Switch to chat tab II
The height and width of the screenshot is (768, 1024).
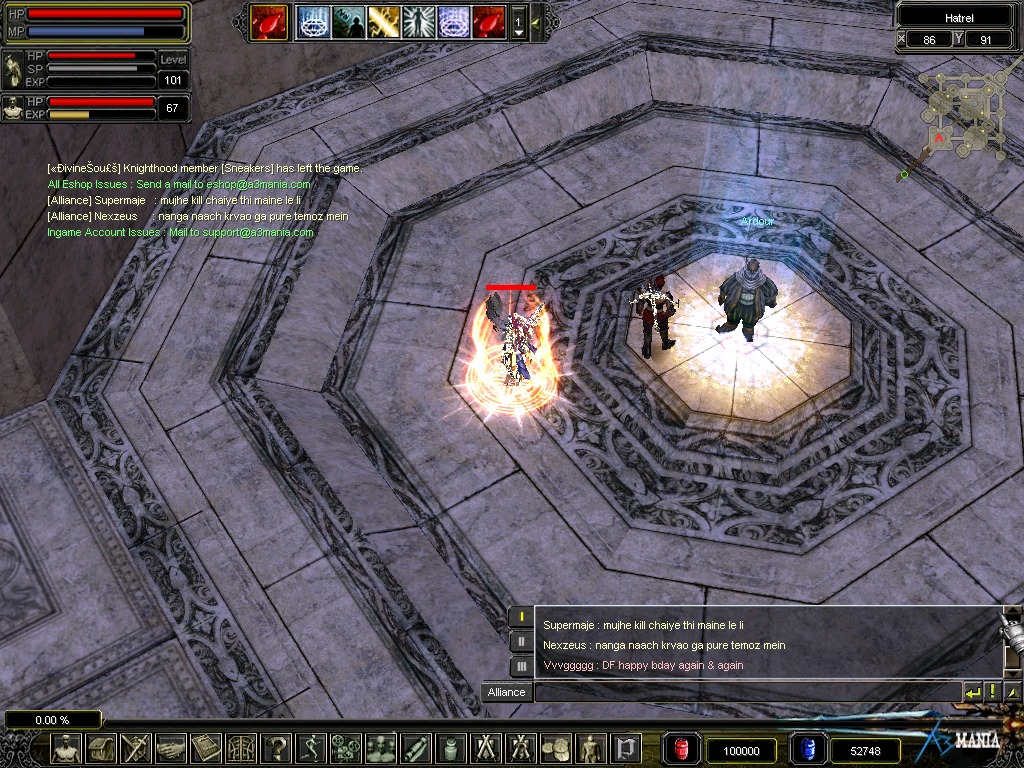(521, 642)
